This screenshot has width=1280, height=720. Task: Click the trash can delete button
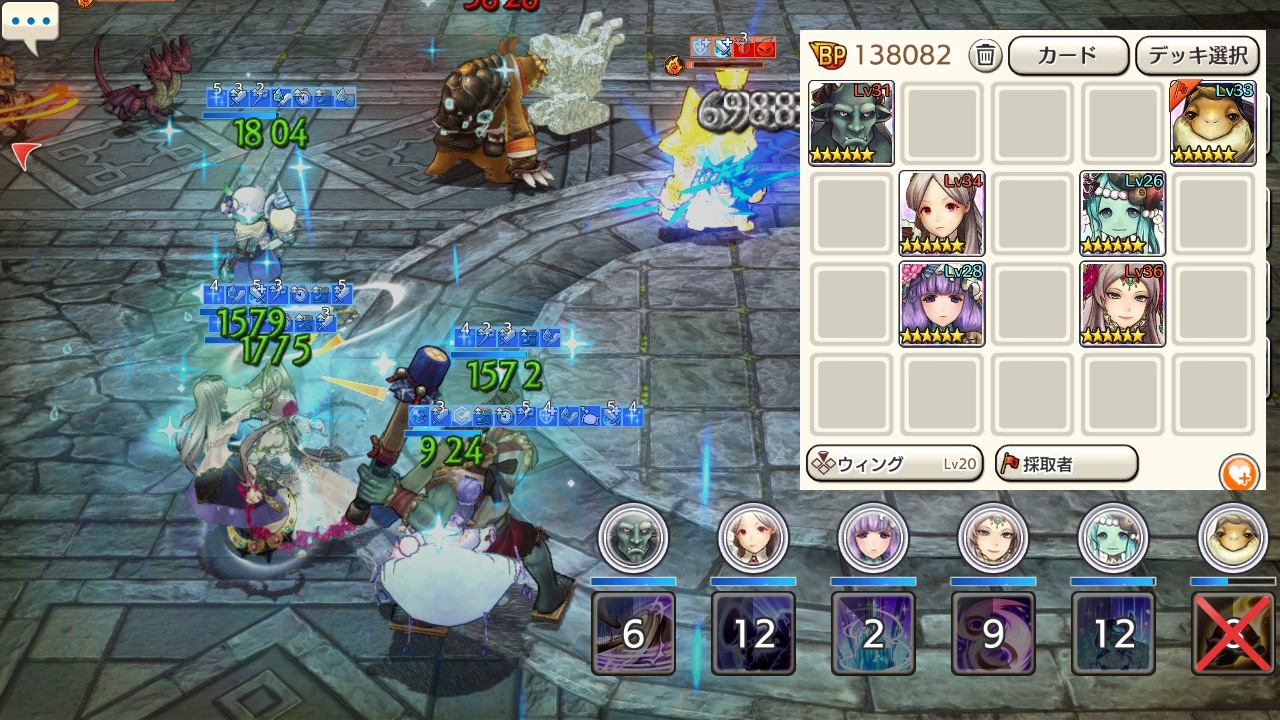tap(985, 56)
